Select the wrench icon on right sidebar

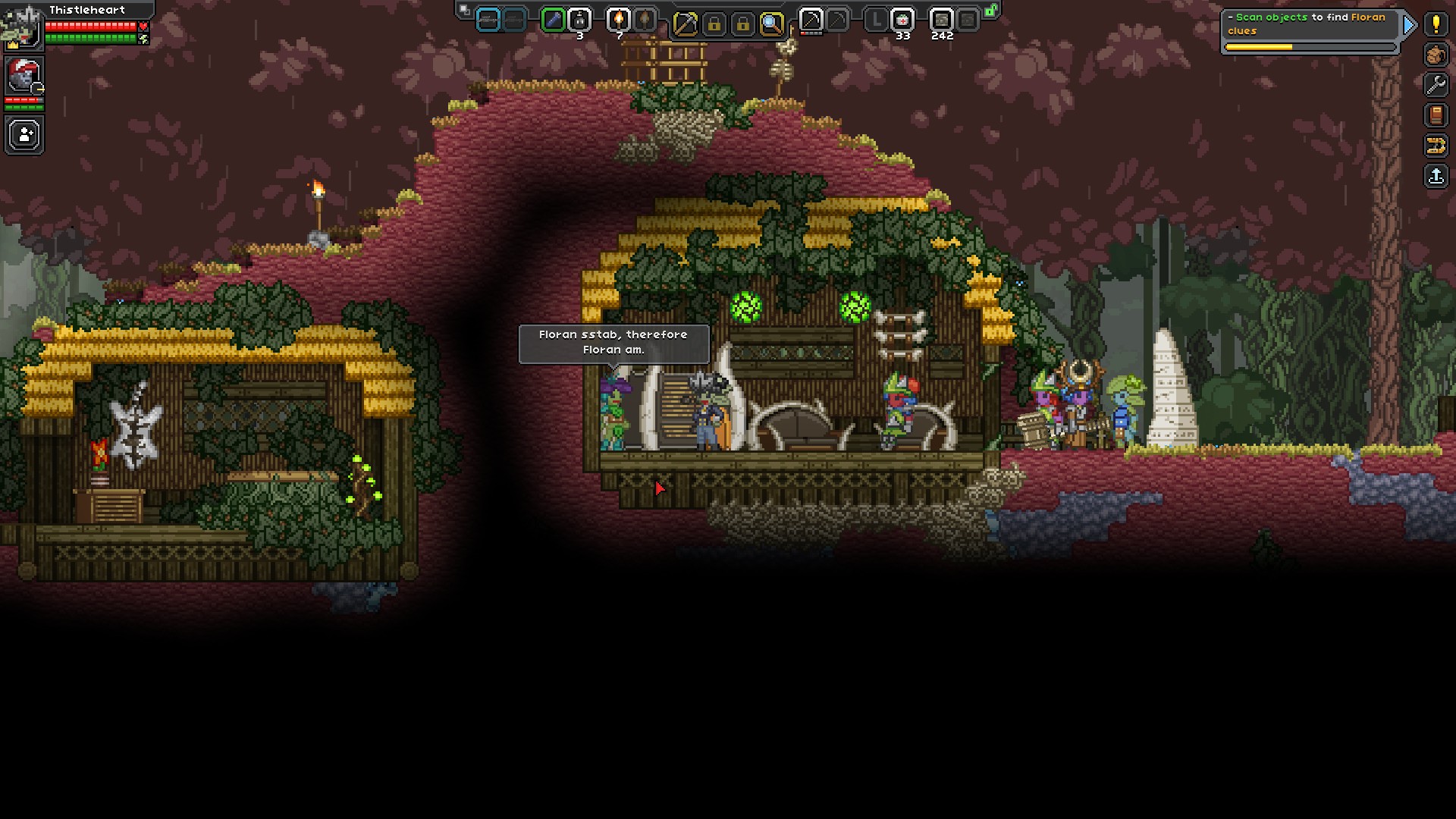tap(1436, 84)
